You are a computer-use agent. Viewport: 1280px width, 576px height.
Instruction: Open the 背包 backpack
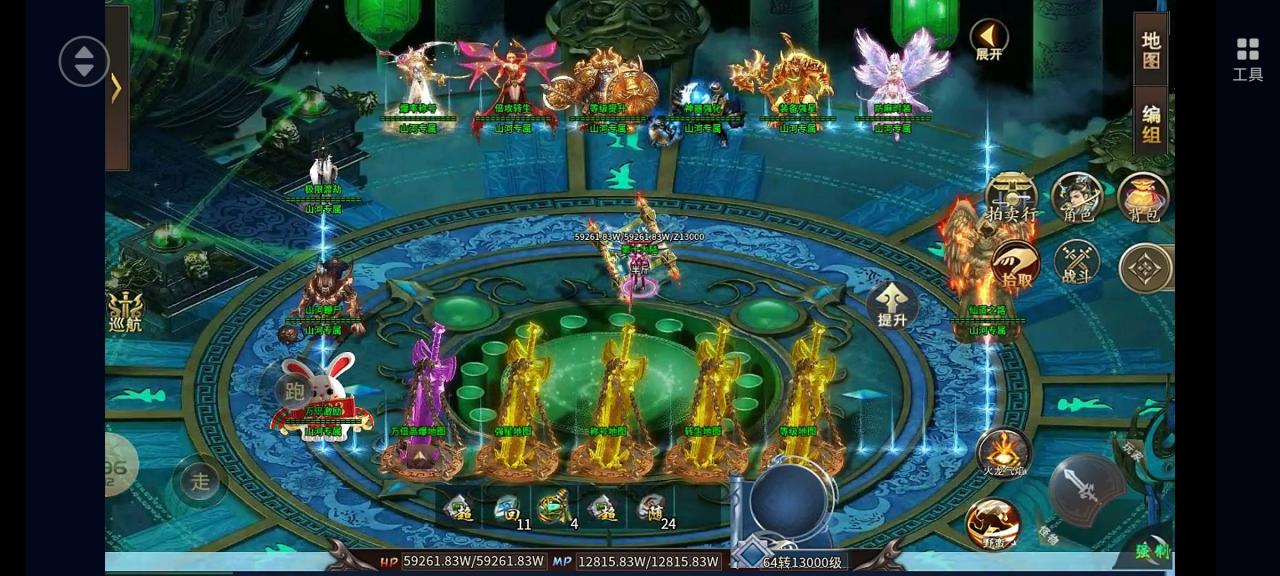tap(1143, 197)
